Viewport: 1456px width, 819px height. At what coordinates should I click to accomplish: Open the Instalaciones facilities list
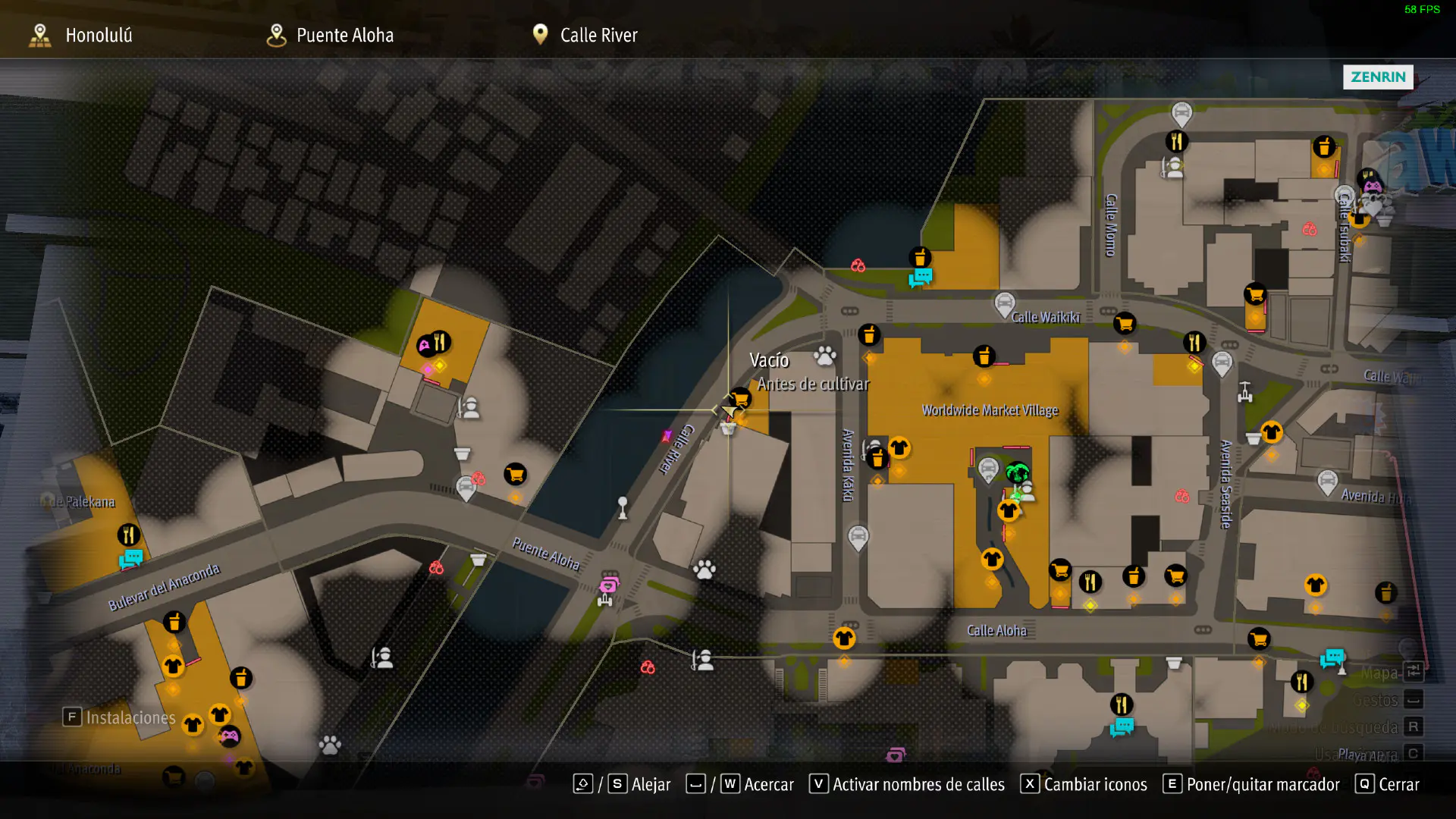click(x=119, y=717)
